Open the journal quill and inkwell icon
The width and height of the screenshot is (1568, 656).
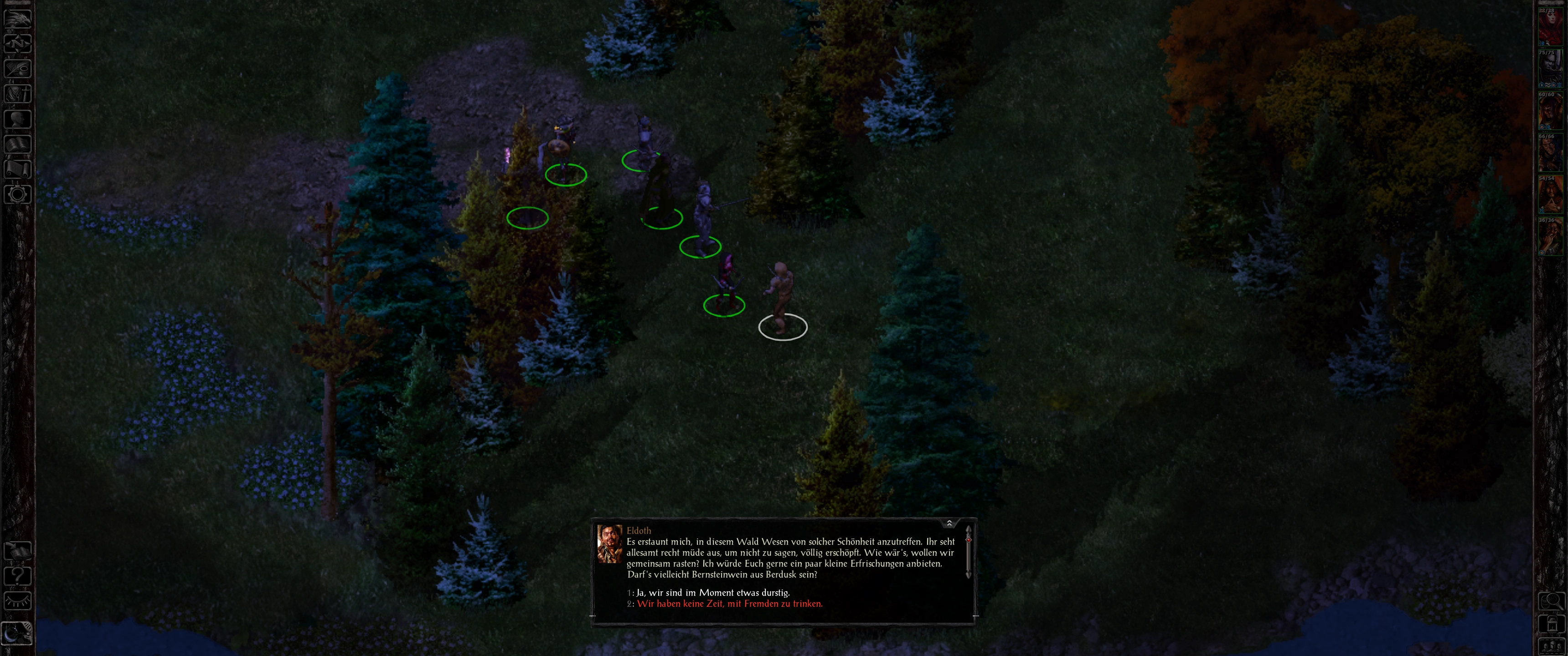[x=18, y=68]
